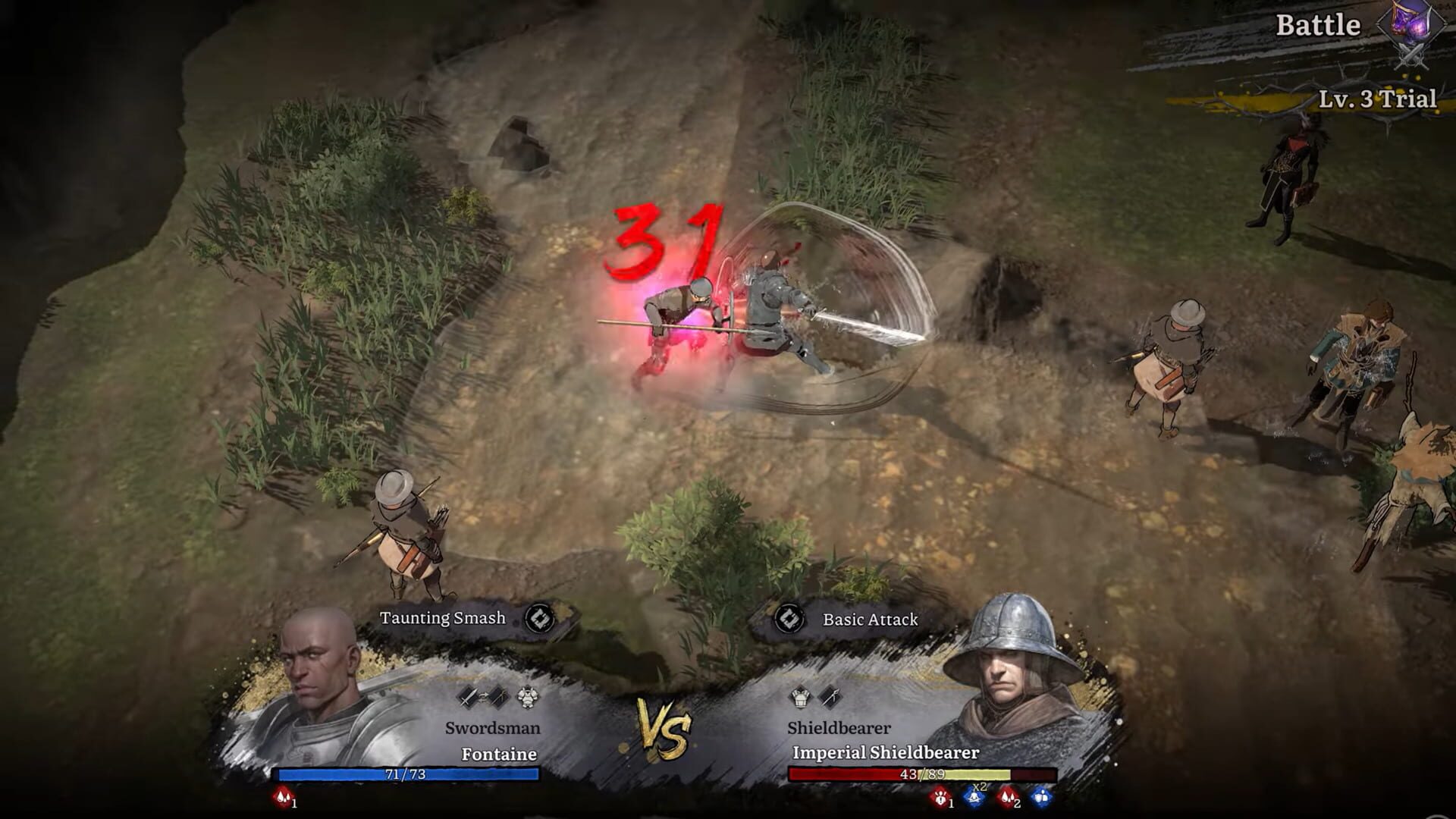Viewport: 1456px width, 819px height.
Task: Click the x2 stacked status effect icon
Action: [x=974, y=798]
